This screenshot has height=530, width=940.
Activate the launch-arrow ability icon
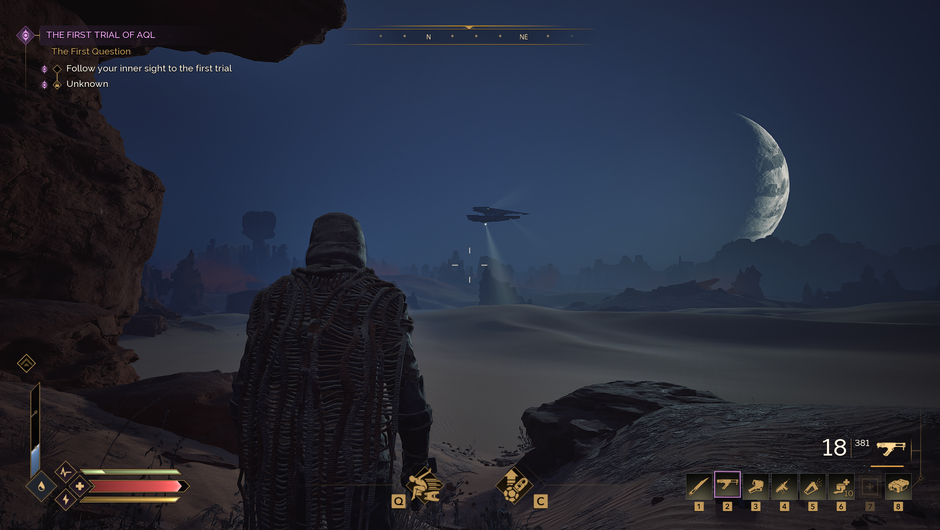click(513, 484)
